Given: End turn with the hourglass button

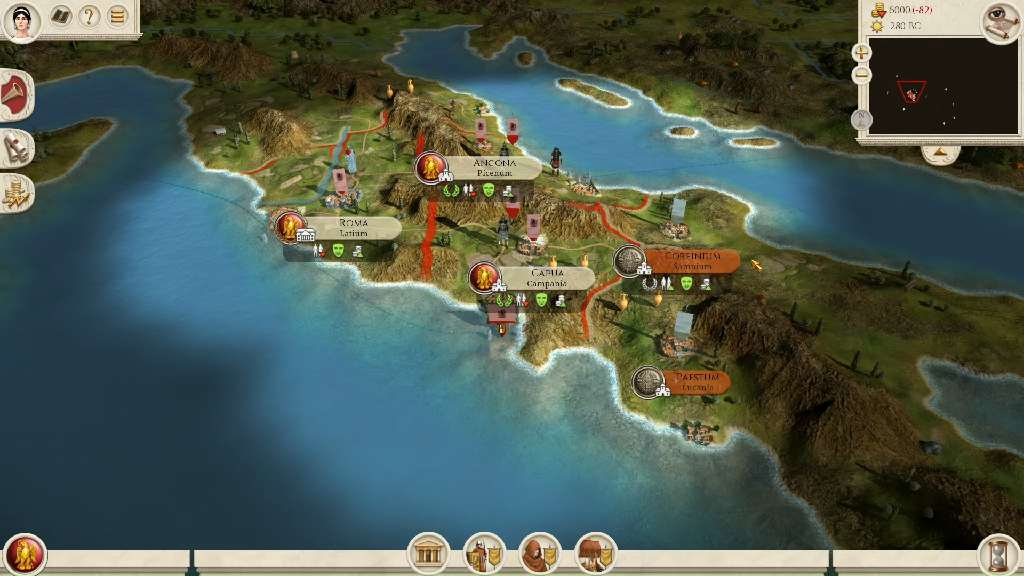Looking at the screenshot, I should click(998, 554).
